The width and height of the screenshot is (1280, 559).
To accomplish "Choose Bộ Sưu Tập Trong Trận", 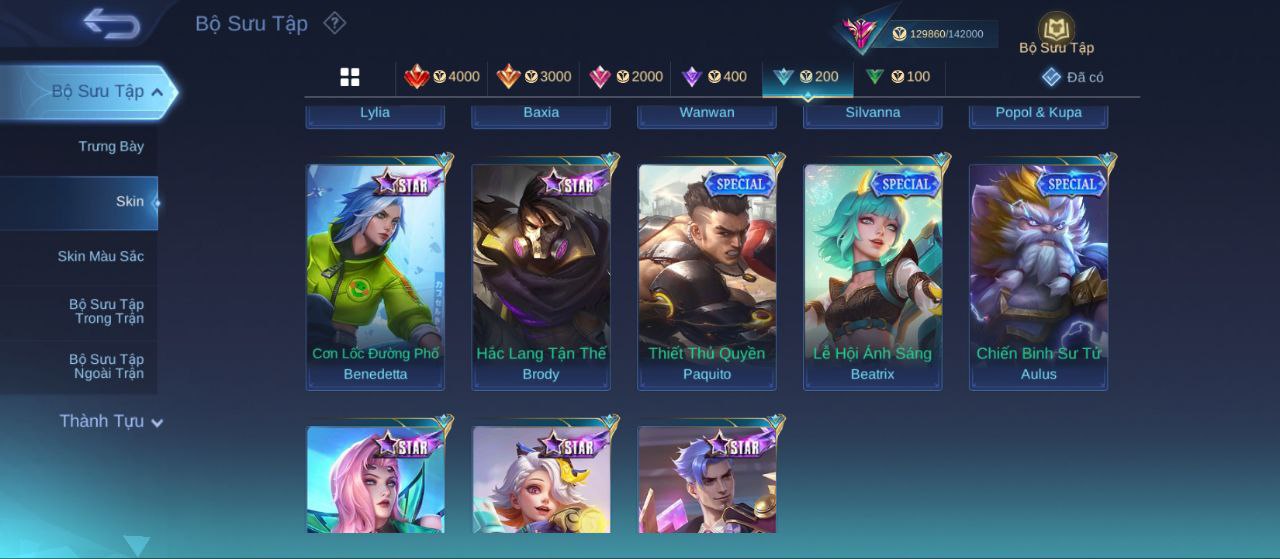I will coord(106,312).
